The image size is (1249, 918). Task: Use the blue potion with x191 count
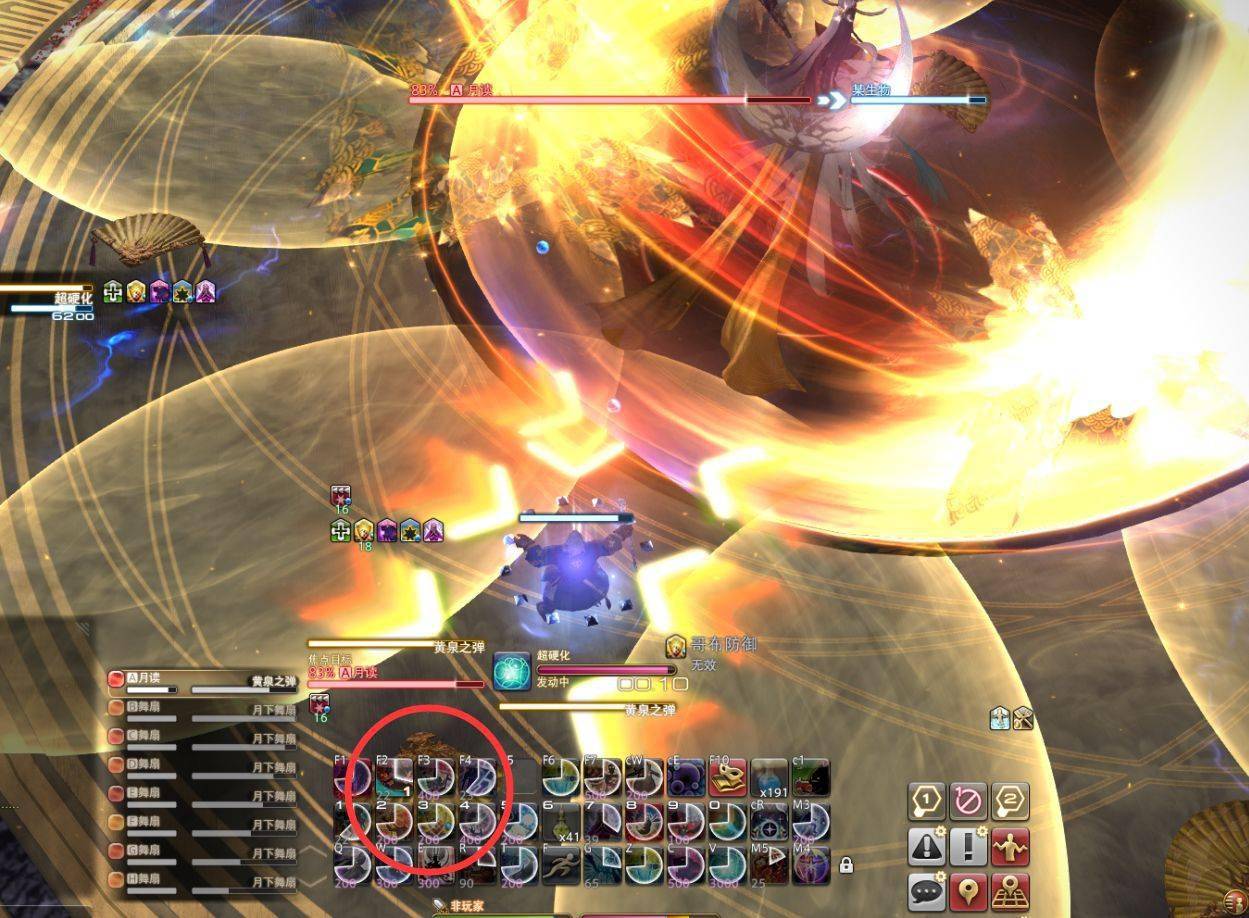(x=769, y=777)
